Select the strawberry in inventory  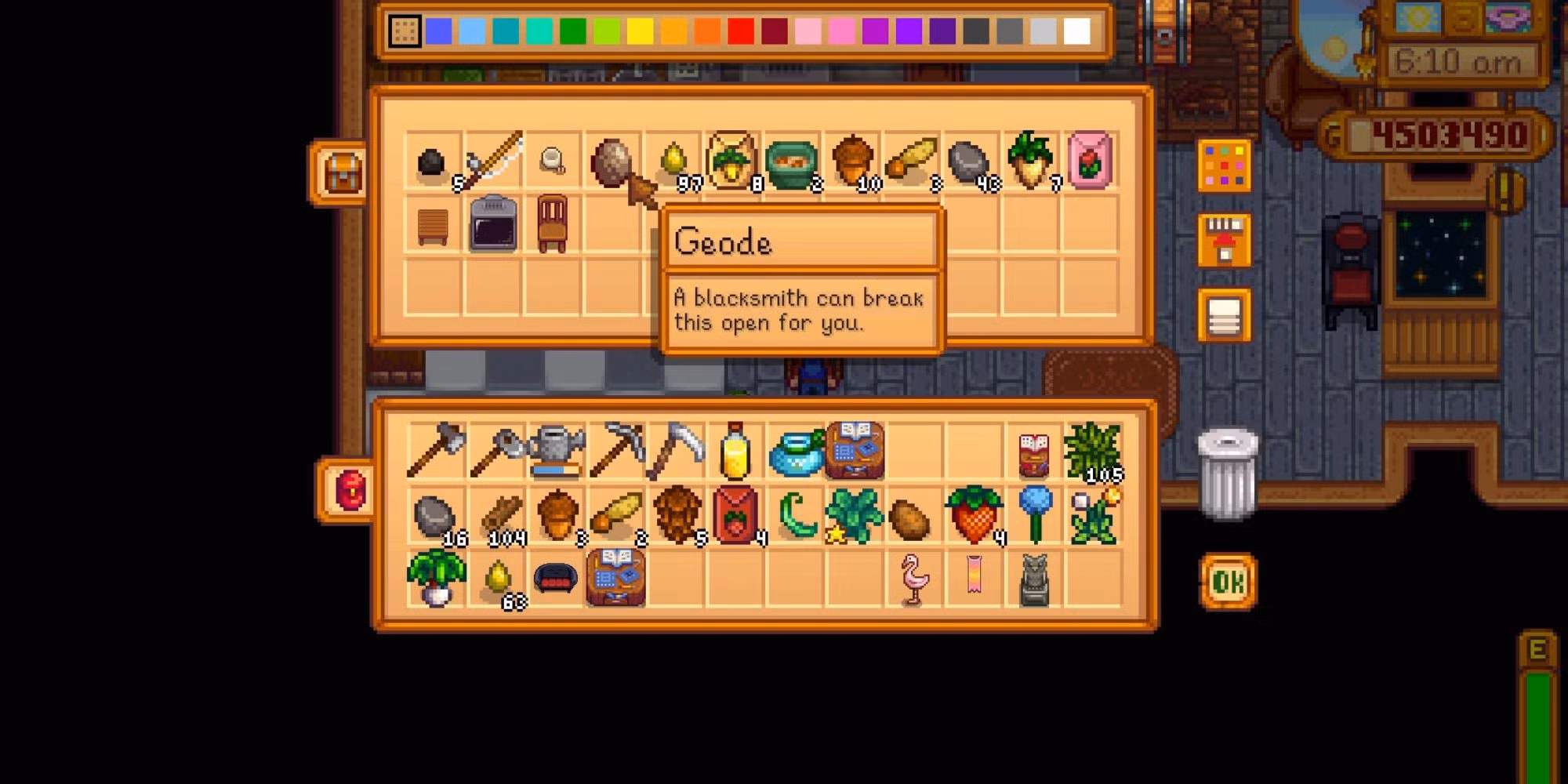click(973, 515)
